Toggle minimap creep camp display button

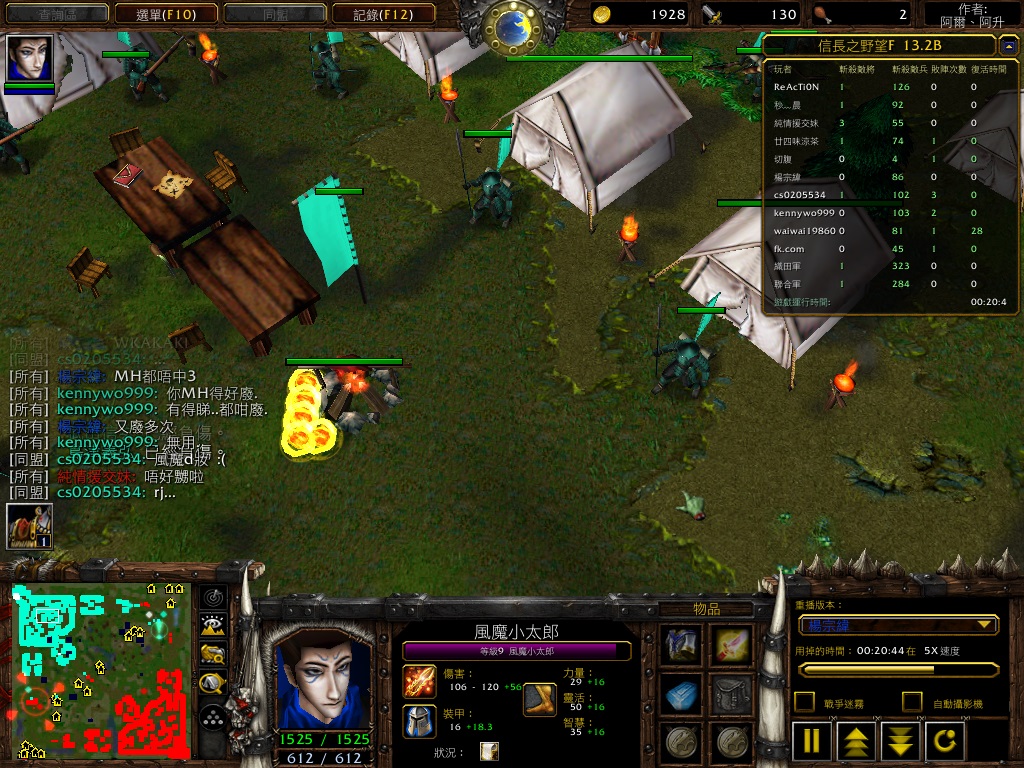pyautogui.click(x=212, y=684)
